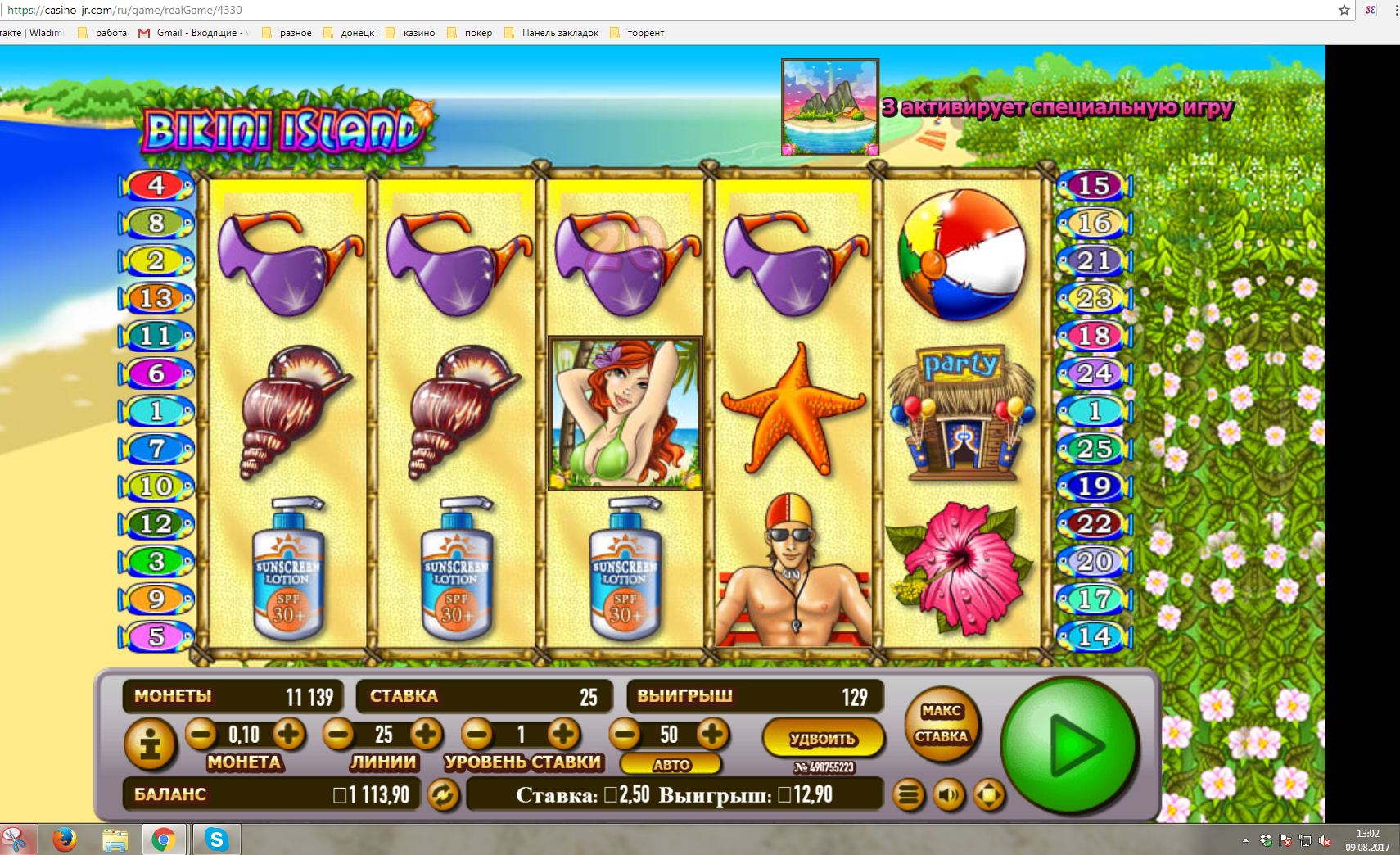Select payline number 15 marker

point(1094,186)
